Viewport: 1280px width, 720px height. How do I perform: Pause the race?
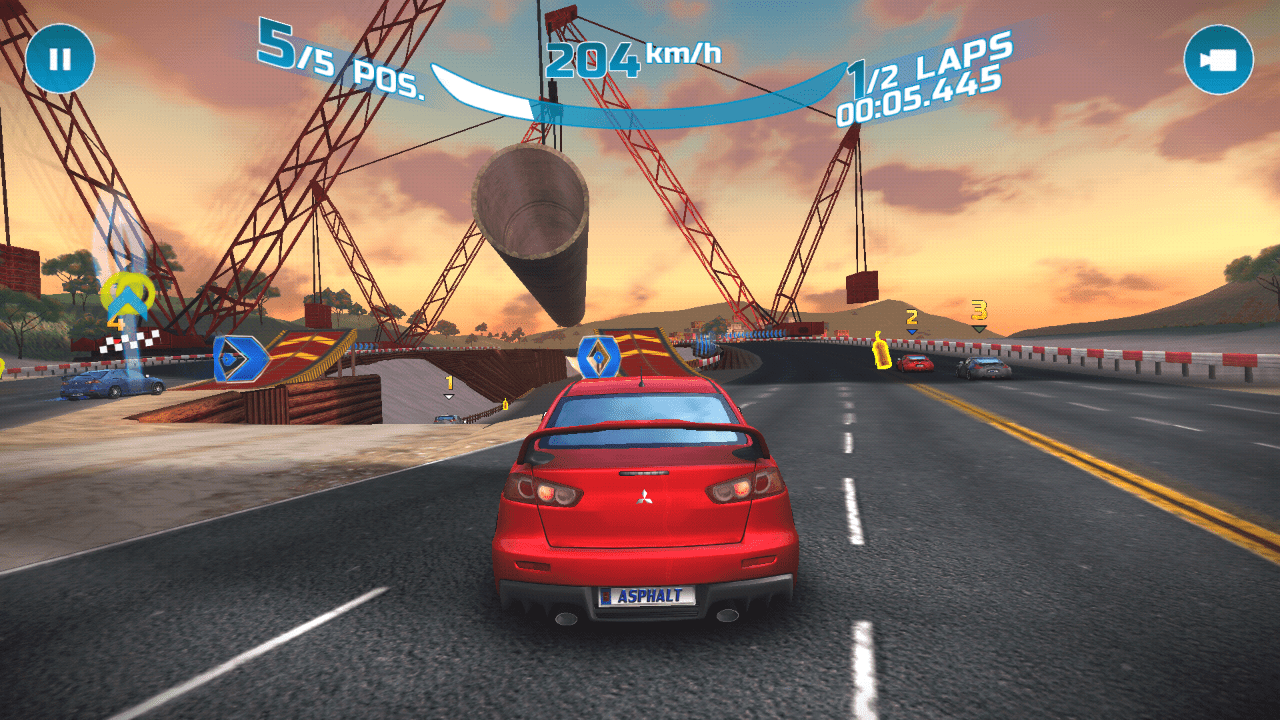tap(60, 59)
